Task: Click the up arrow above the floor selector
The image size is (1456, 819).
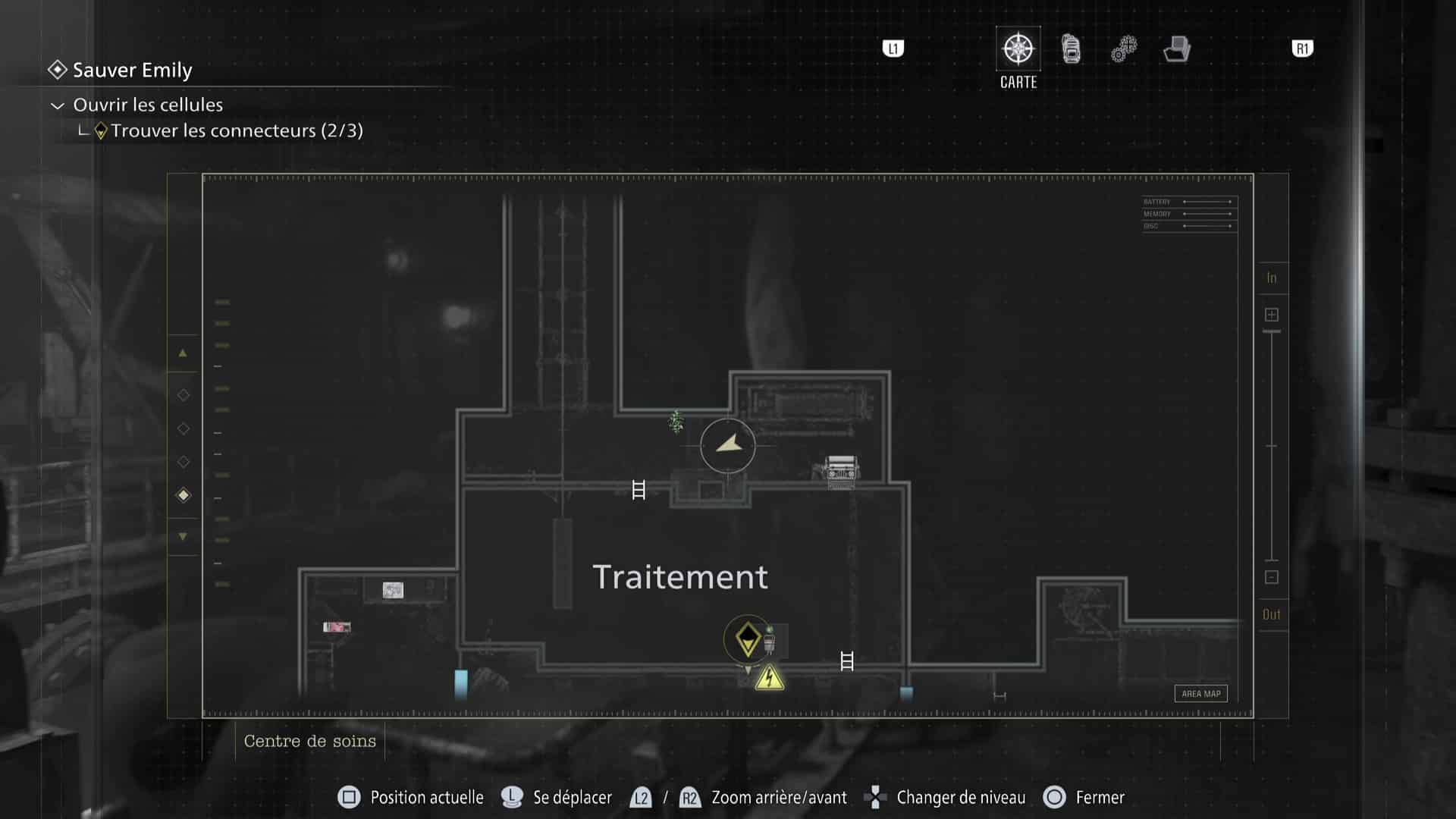Action: pyautogui.click(x=183, y=352)
